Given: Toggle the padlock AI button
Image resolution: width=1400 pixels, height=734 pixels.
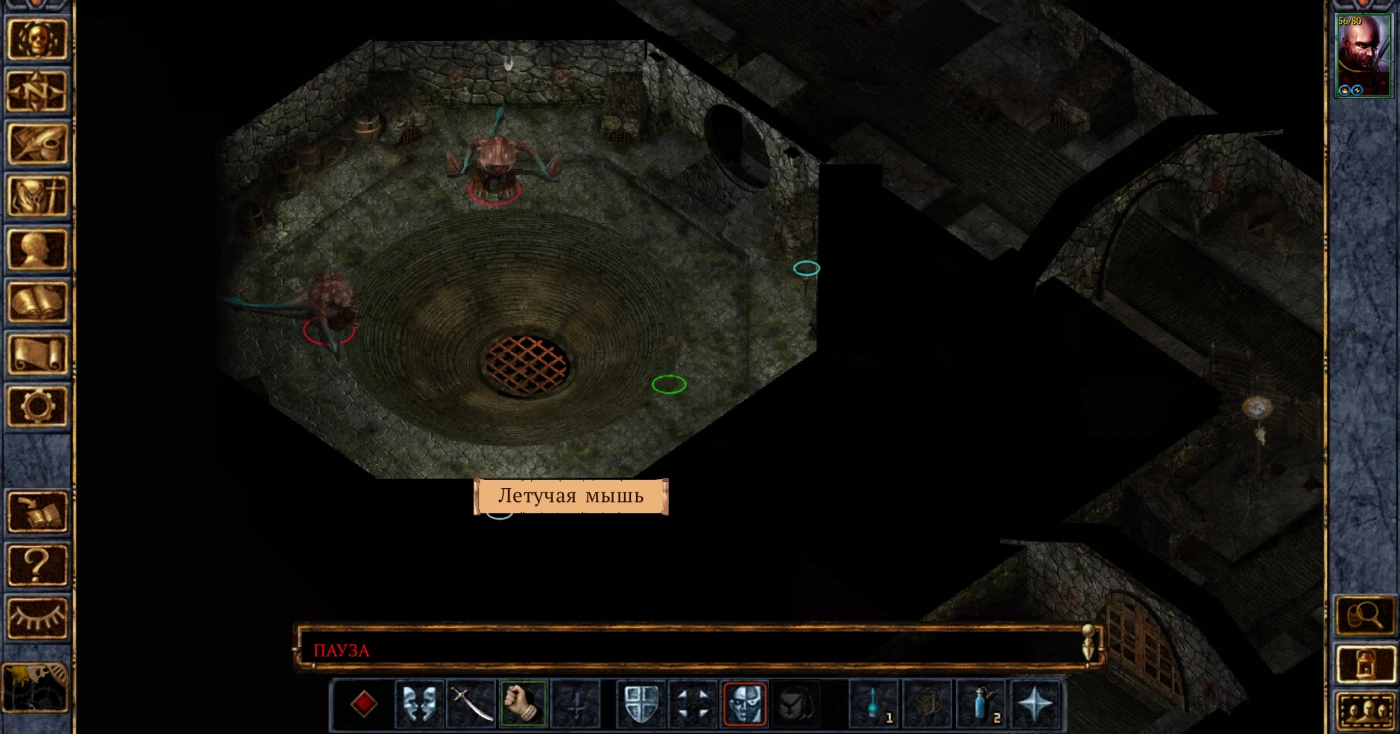Looking at the screenshot, I should point(1365,662).
